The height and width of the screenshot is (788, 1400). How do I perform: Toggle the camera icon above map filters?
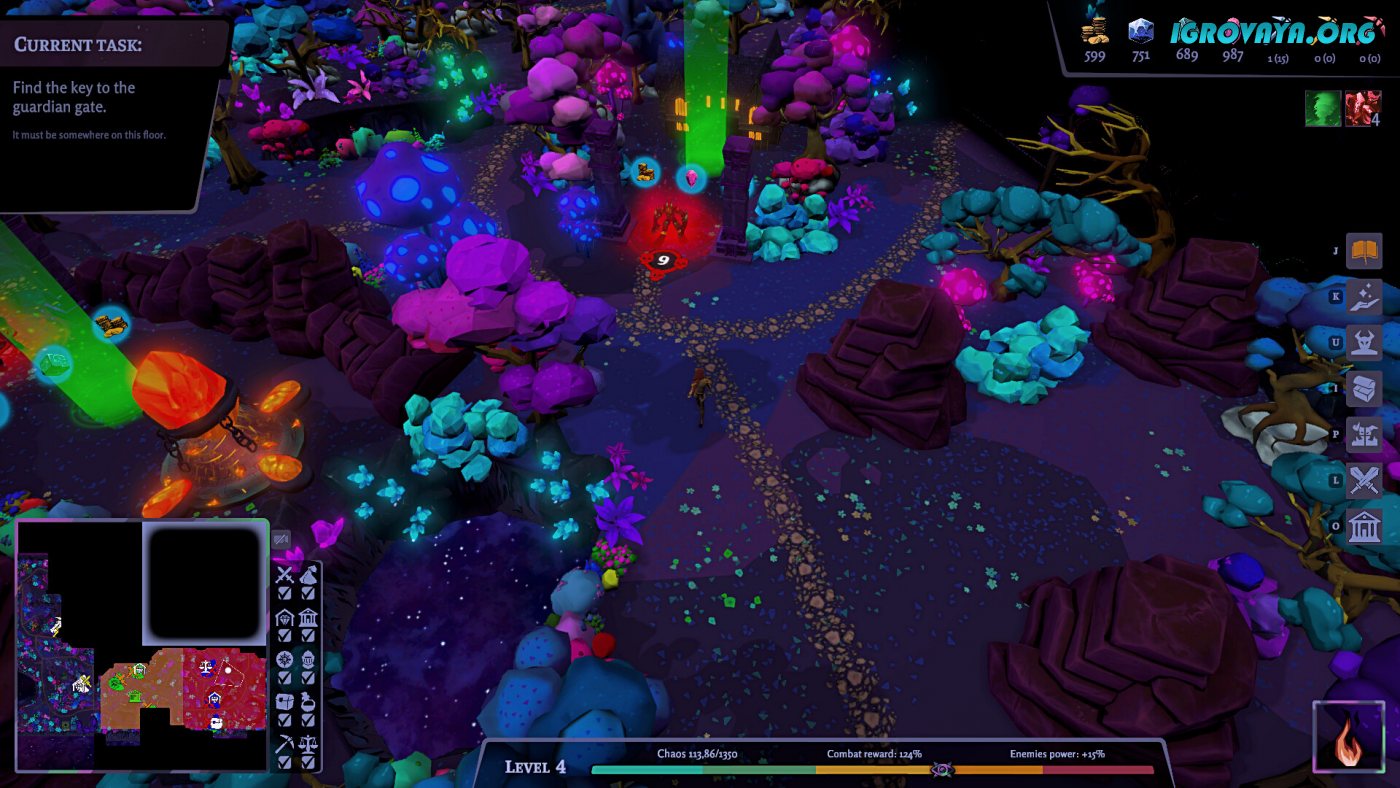[x=281, y=539]
